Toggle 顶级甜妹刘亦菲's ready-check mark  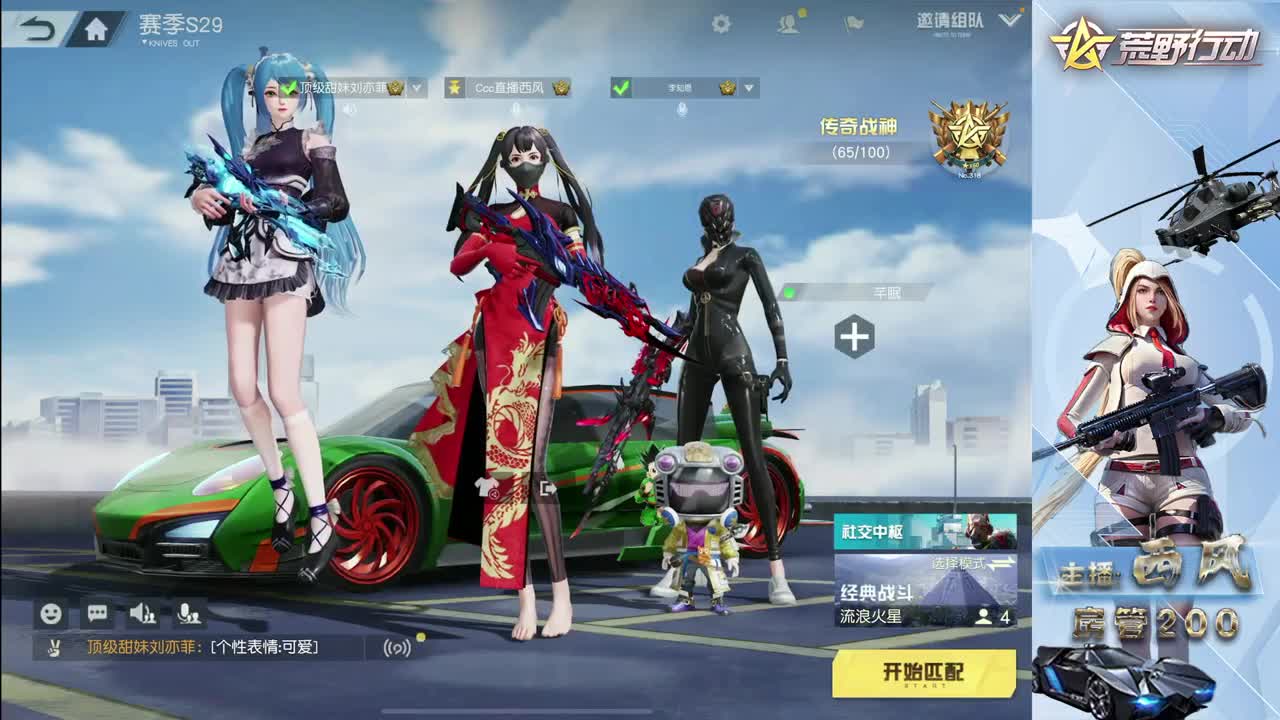[288, 87]
